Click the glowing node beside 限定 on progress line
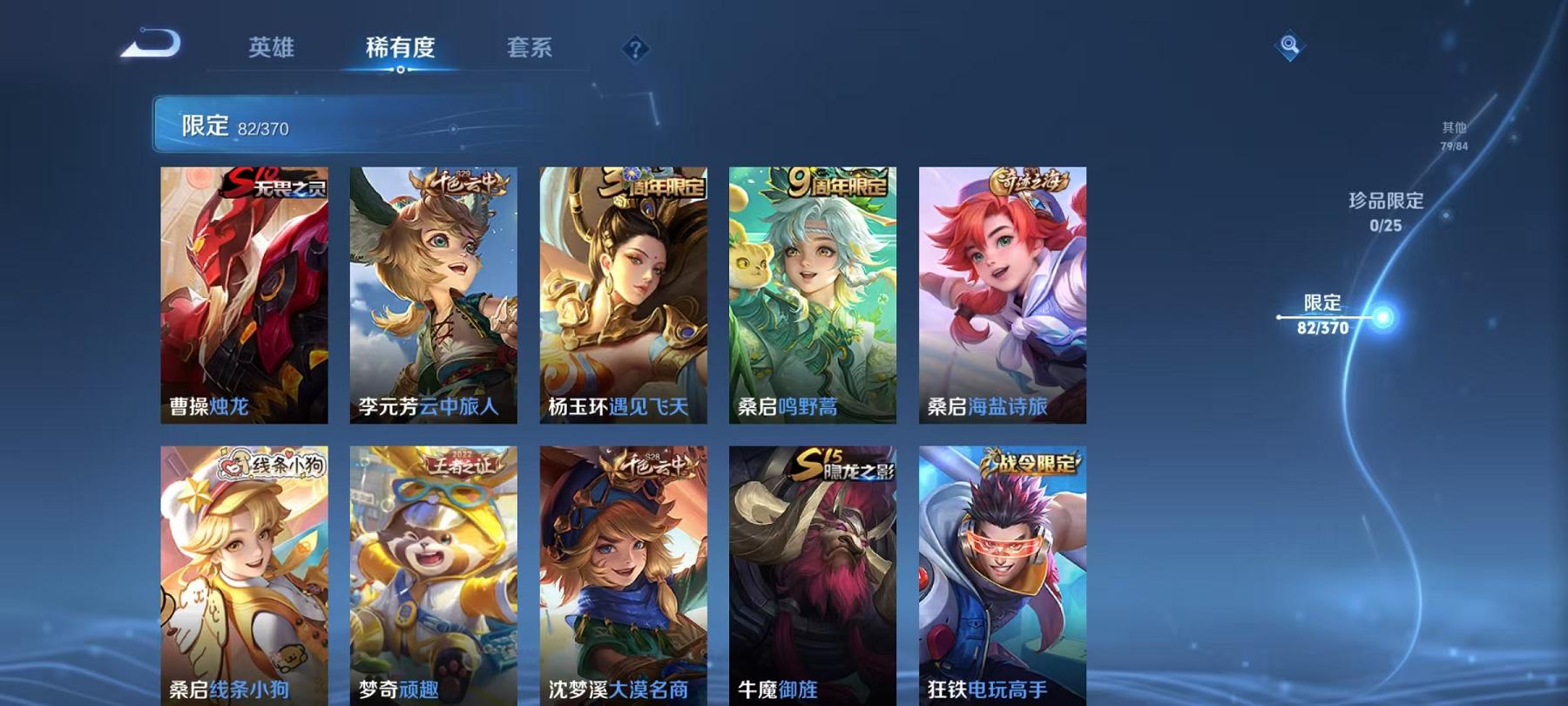 point(1384,316)
